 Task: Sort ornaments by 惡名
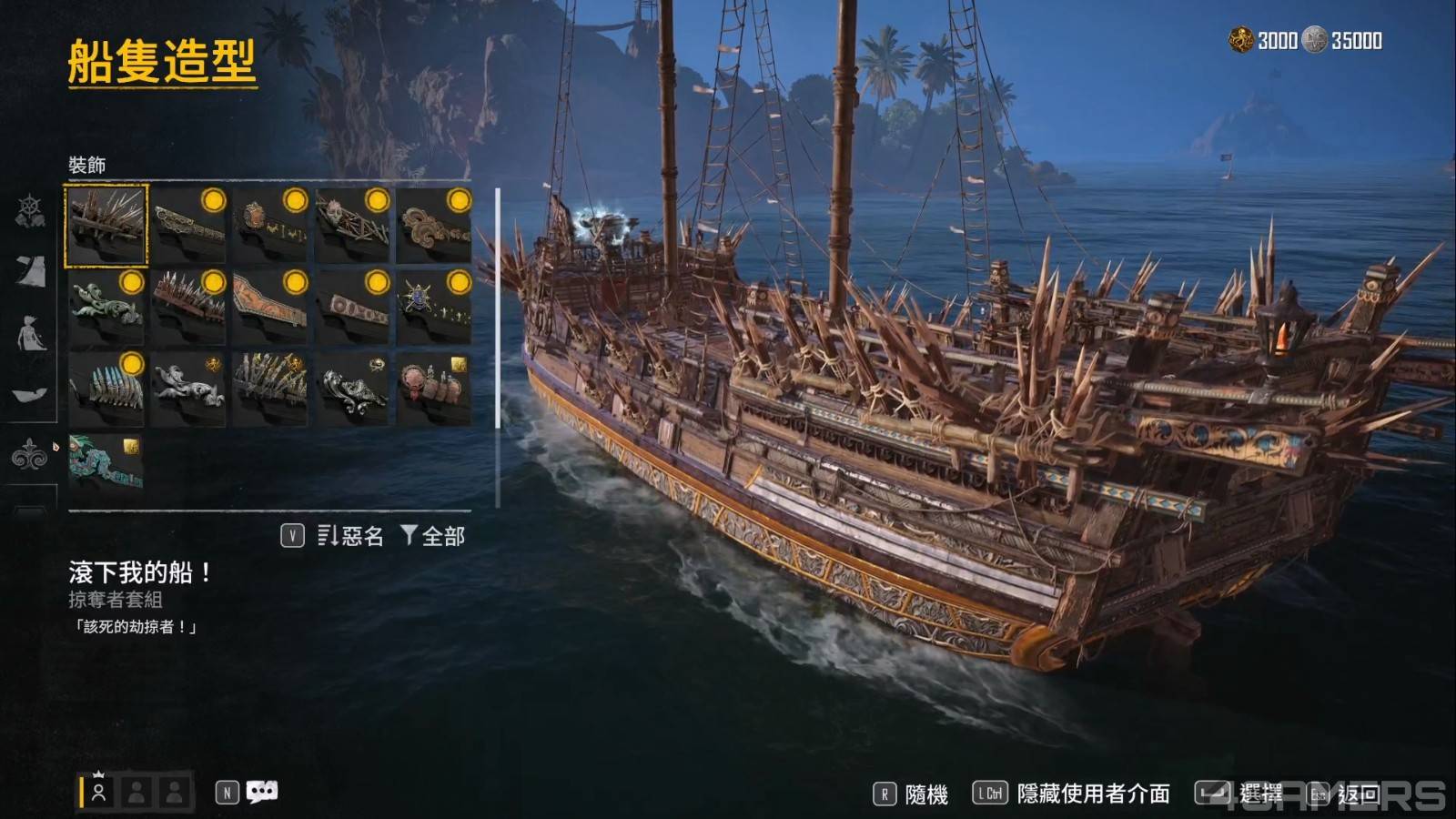pos(350,536)
